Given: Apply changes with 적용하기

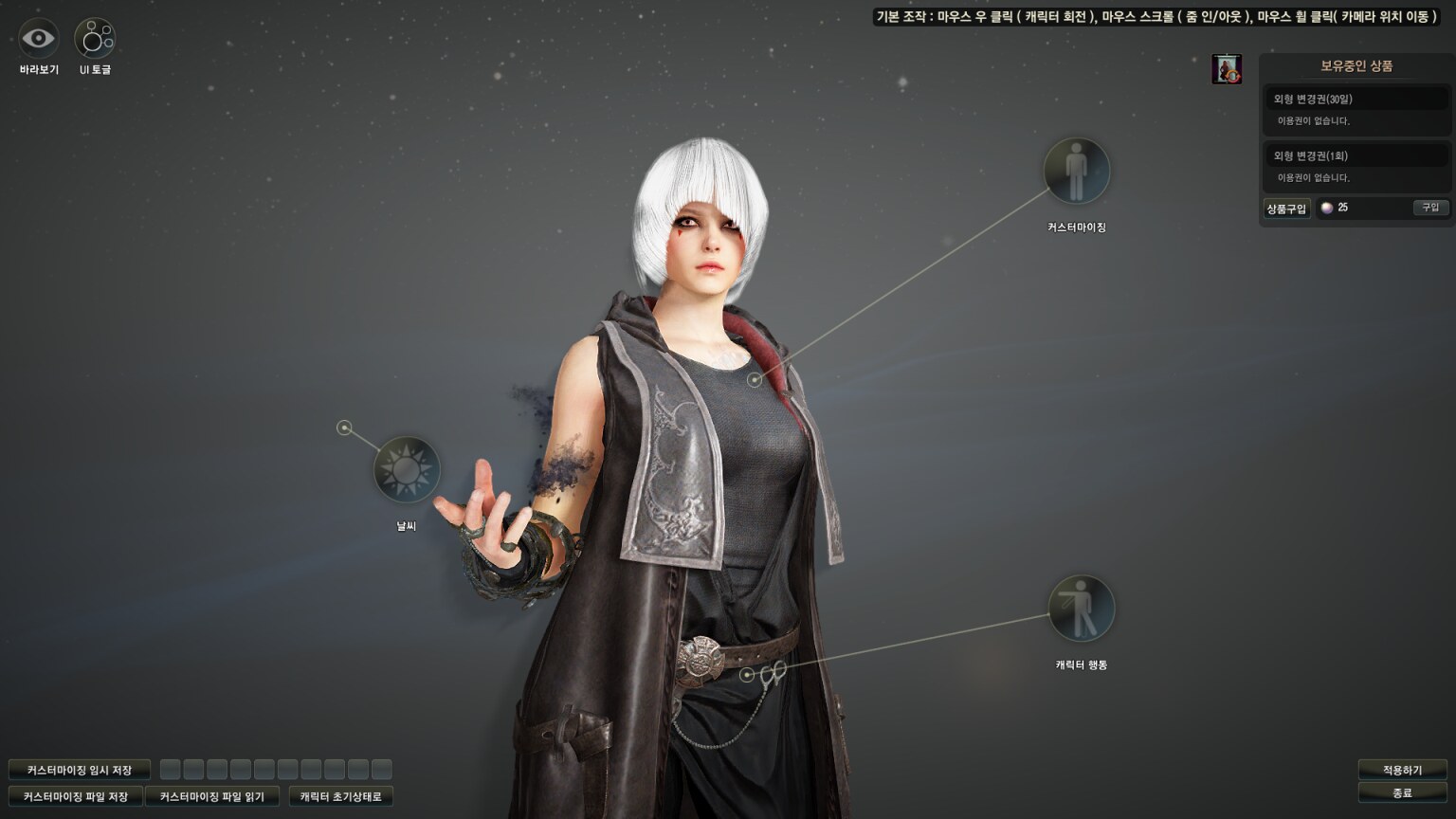Looking at the screenshot, I should [x=1402, y=770].
